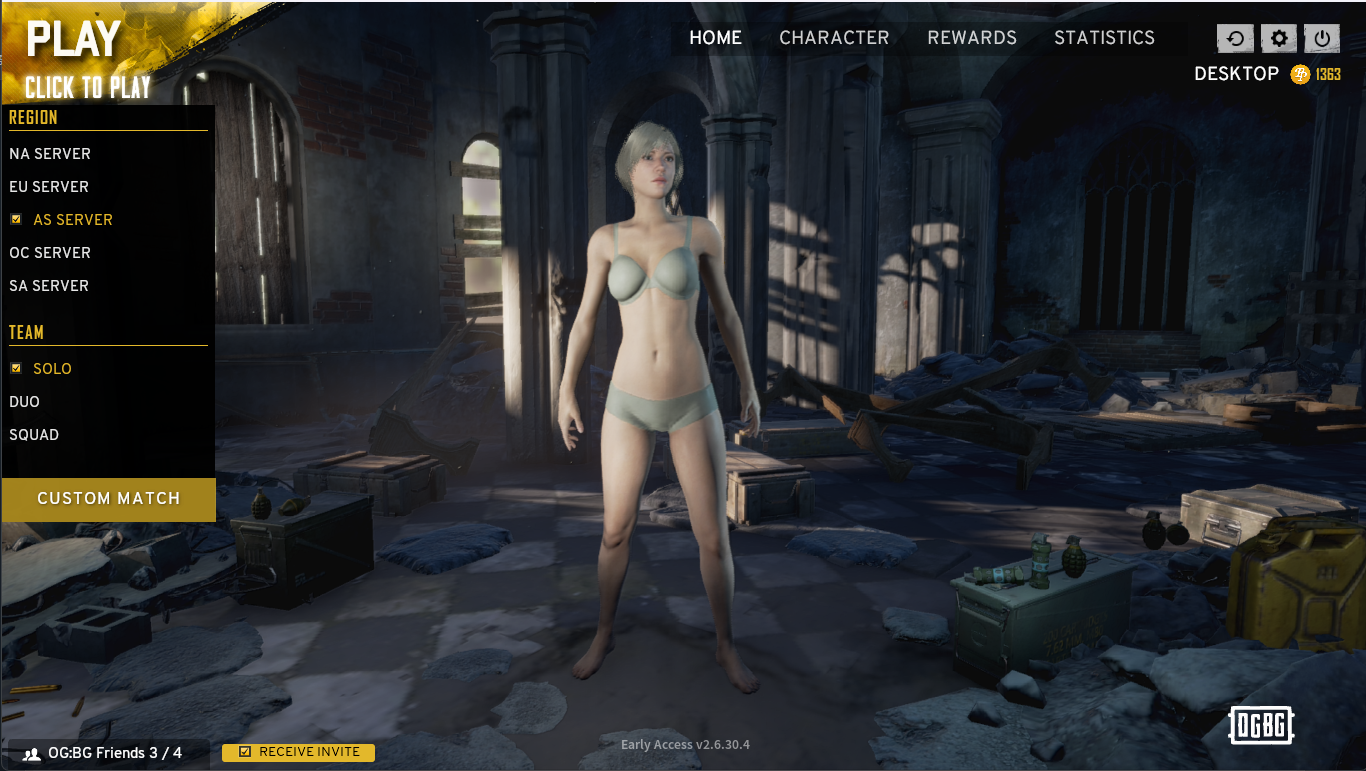Click the restart game icon

click(x=1235, y=38)
